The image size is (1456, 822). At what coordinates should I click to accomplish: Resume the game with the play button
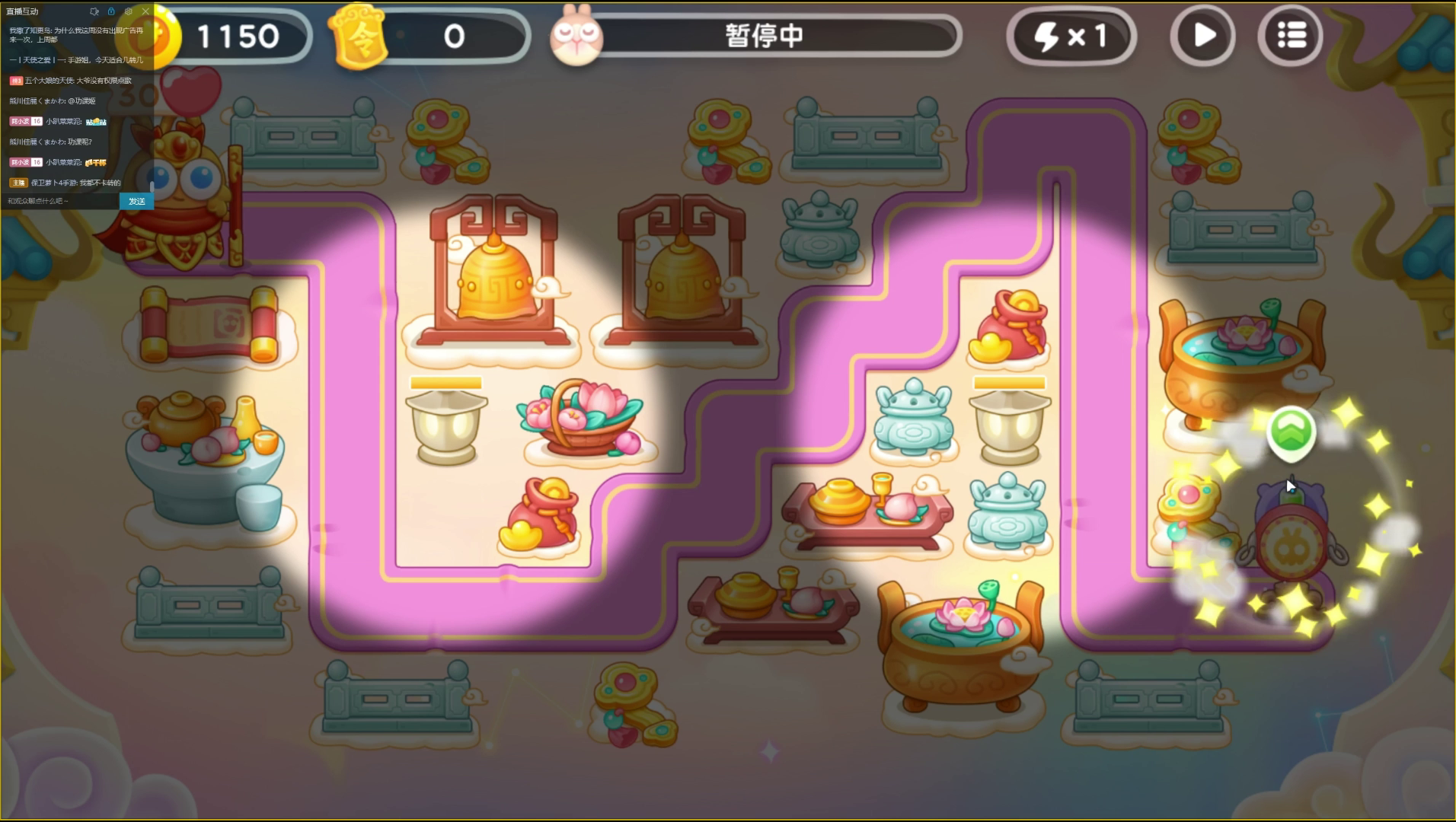click(x=1203, y=35)
